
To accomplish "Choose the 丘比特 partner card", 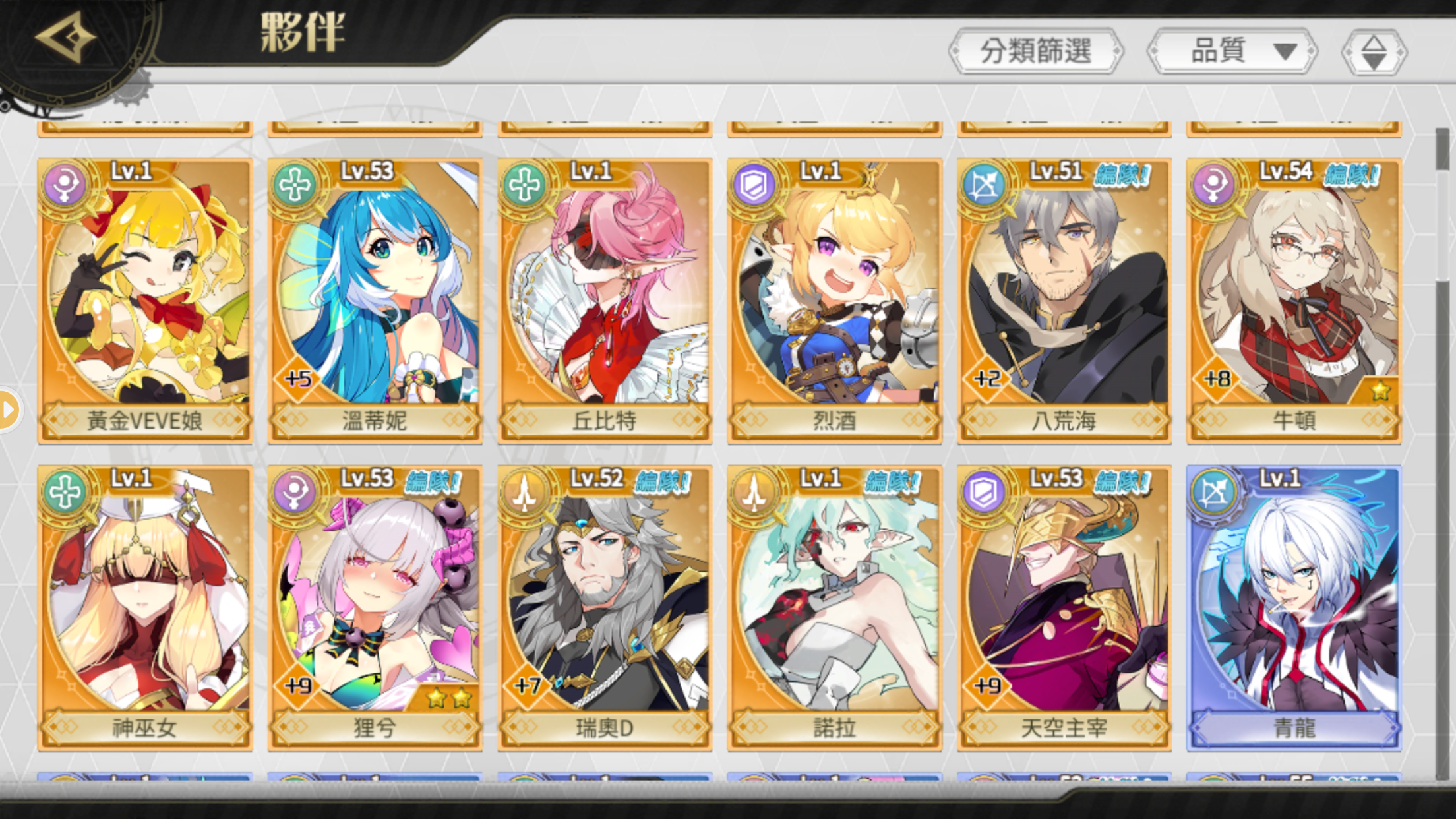I will tap(605, 300).
